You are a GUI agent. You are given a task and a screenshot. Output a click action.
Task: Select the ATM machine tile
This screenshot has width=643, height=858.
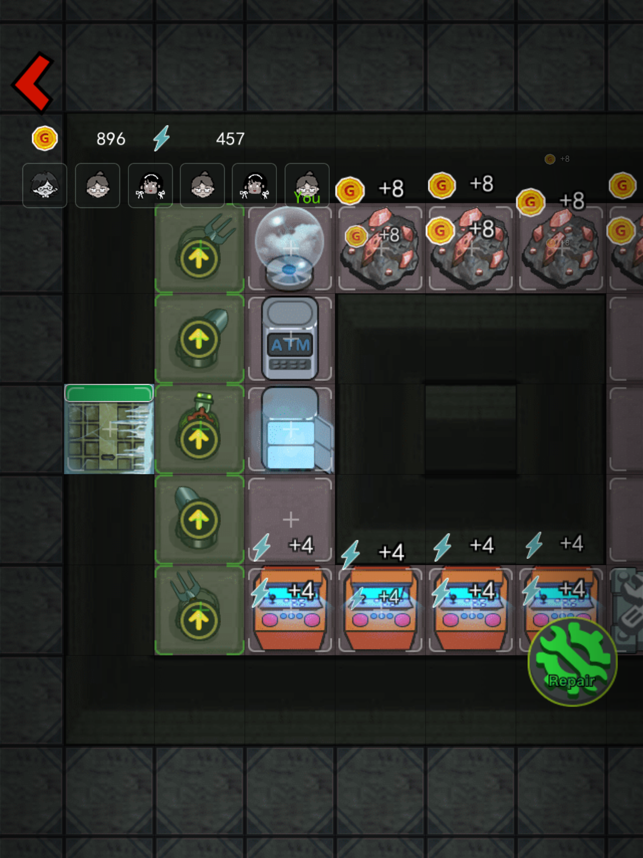click(290, 339)
